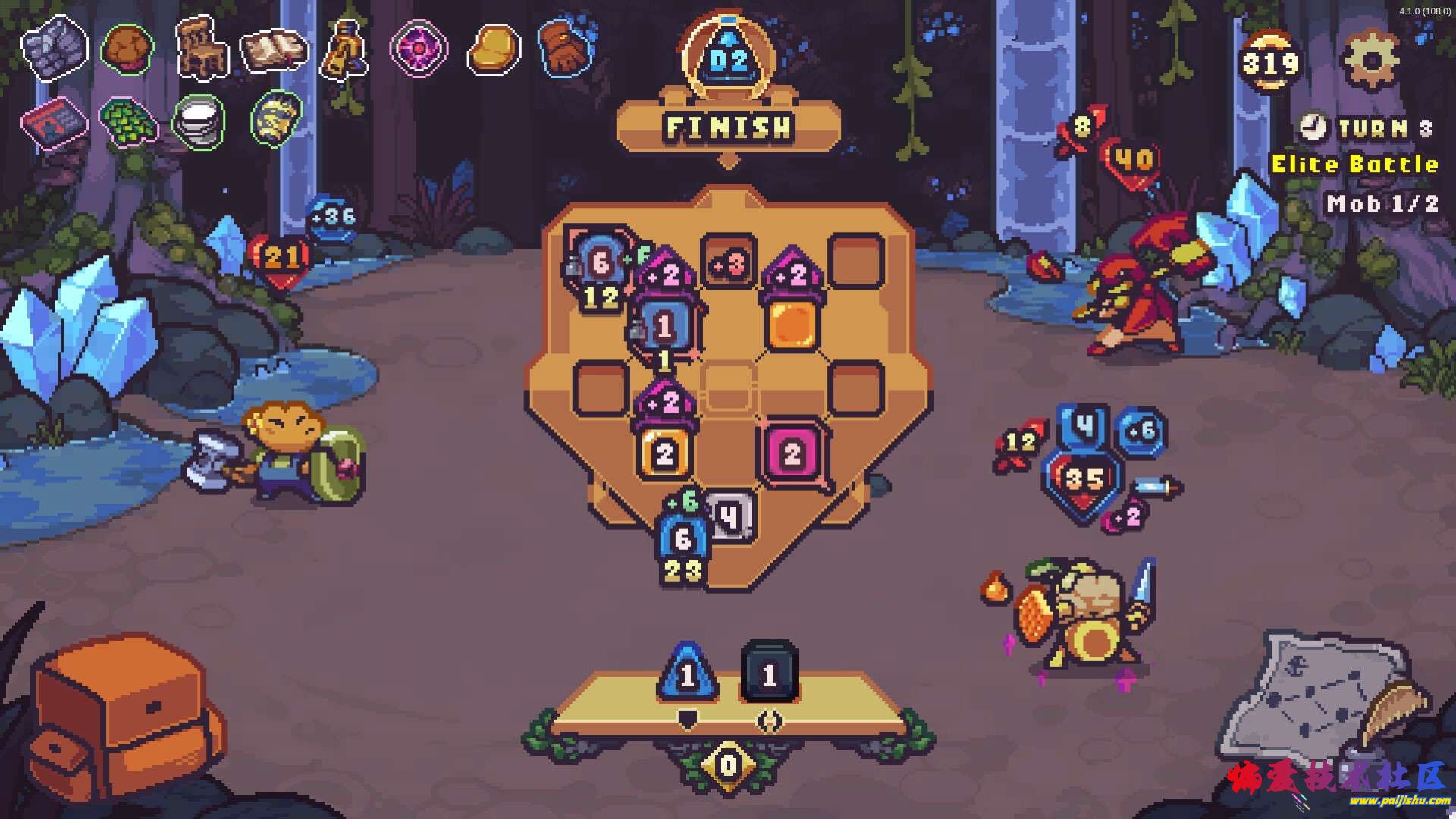Inspect the open book relic

click(x=274, y=49)
